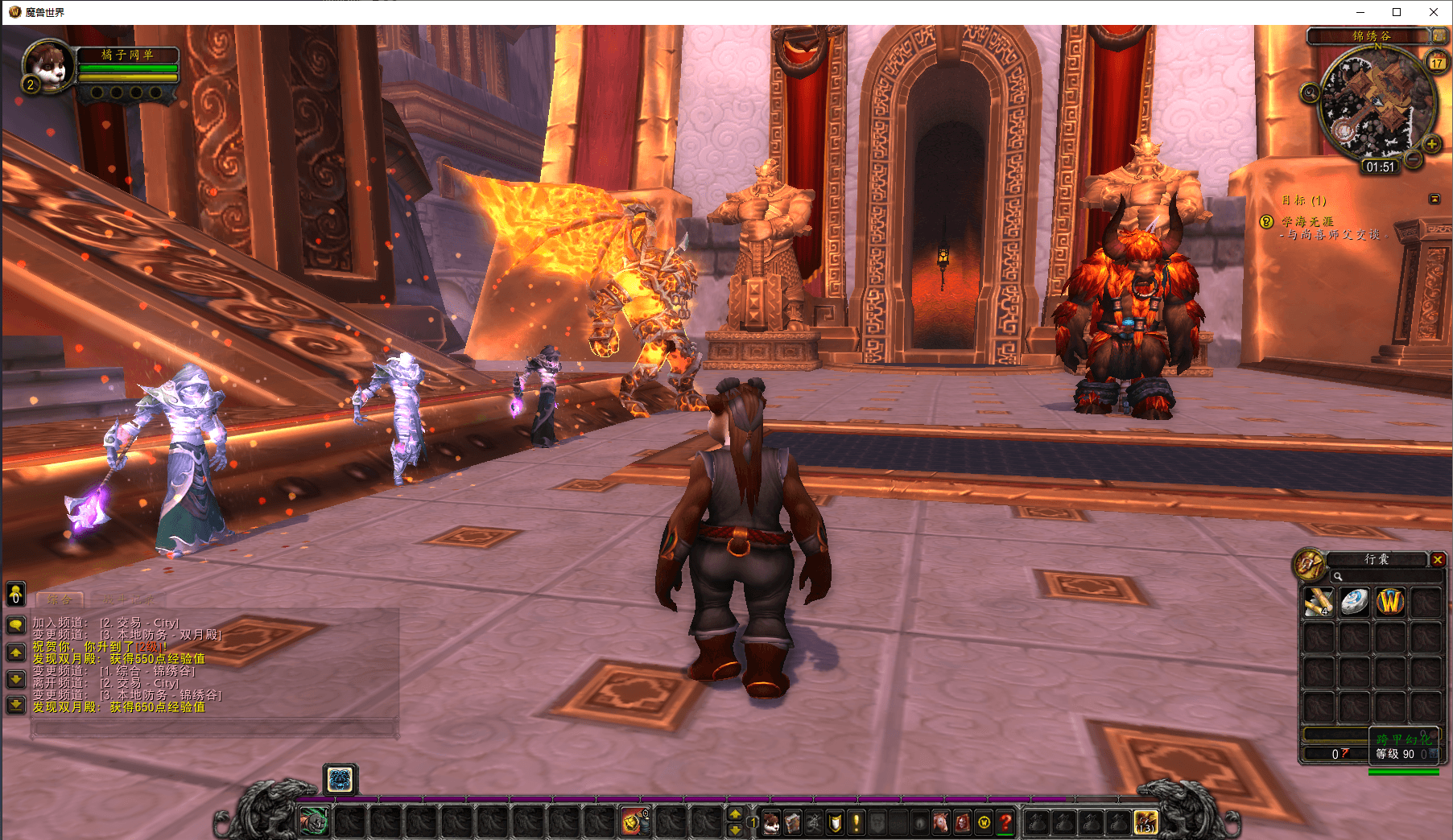
Task: Maximize the 魔兽世界 game window
Action: coord(1397,12)
